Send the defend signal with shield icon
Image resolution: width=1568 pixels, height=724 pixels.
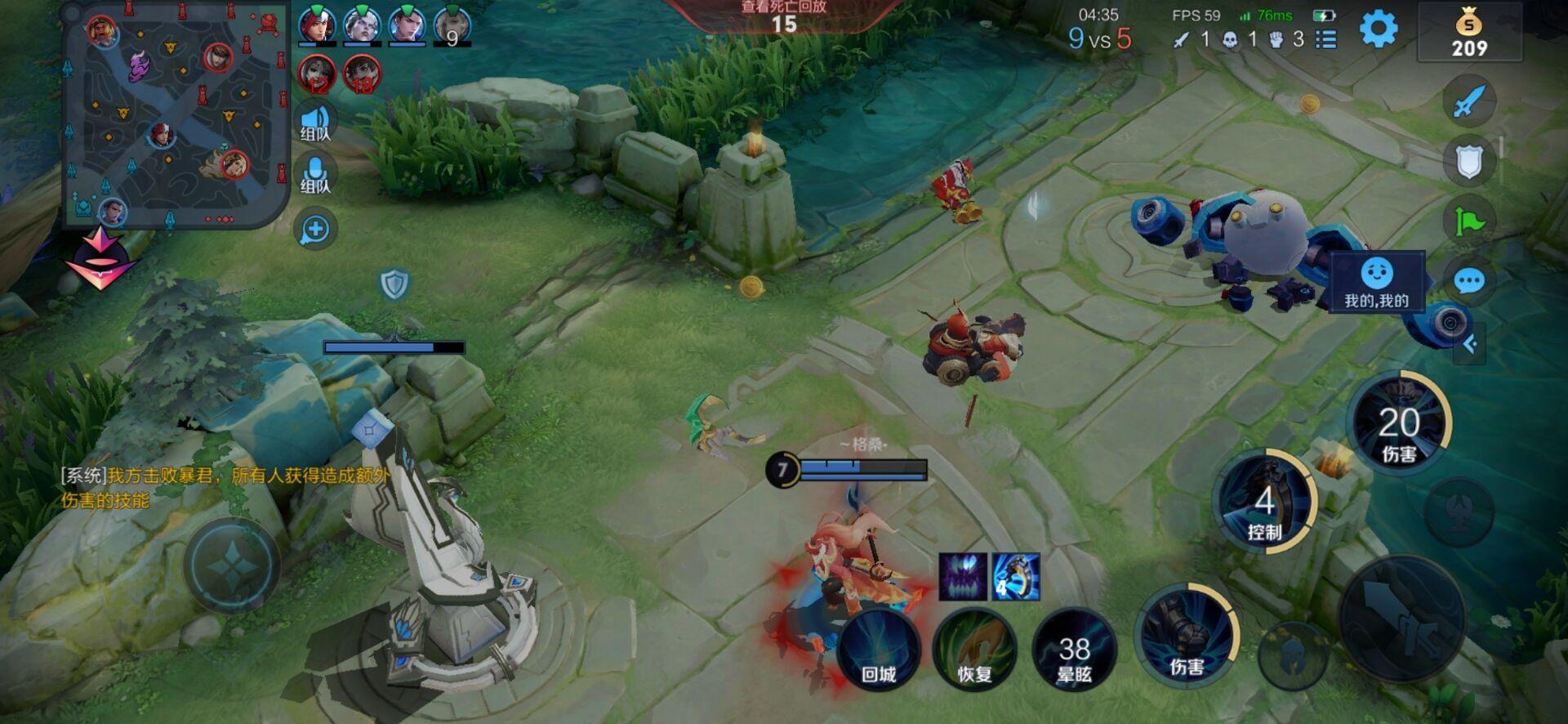click(1469, 162)
